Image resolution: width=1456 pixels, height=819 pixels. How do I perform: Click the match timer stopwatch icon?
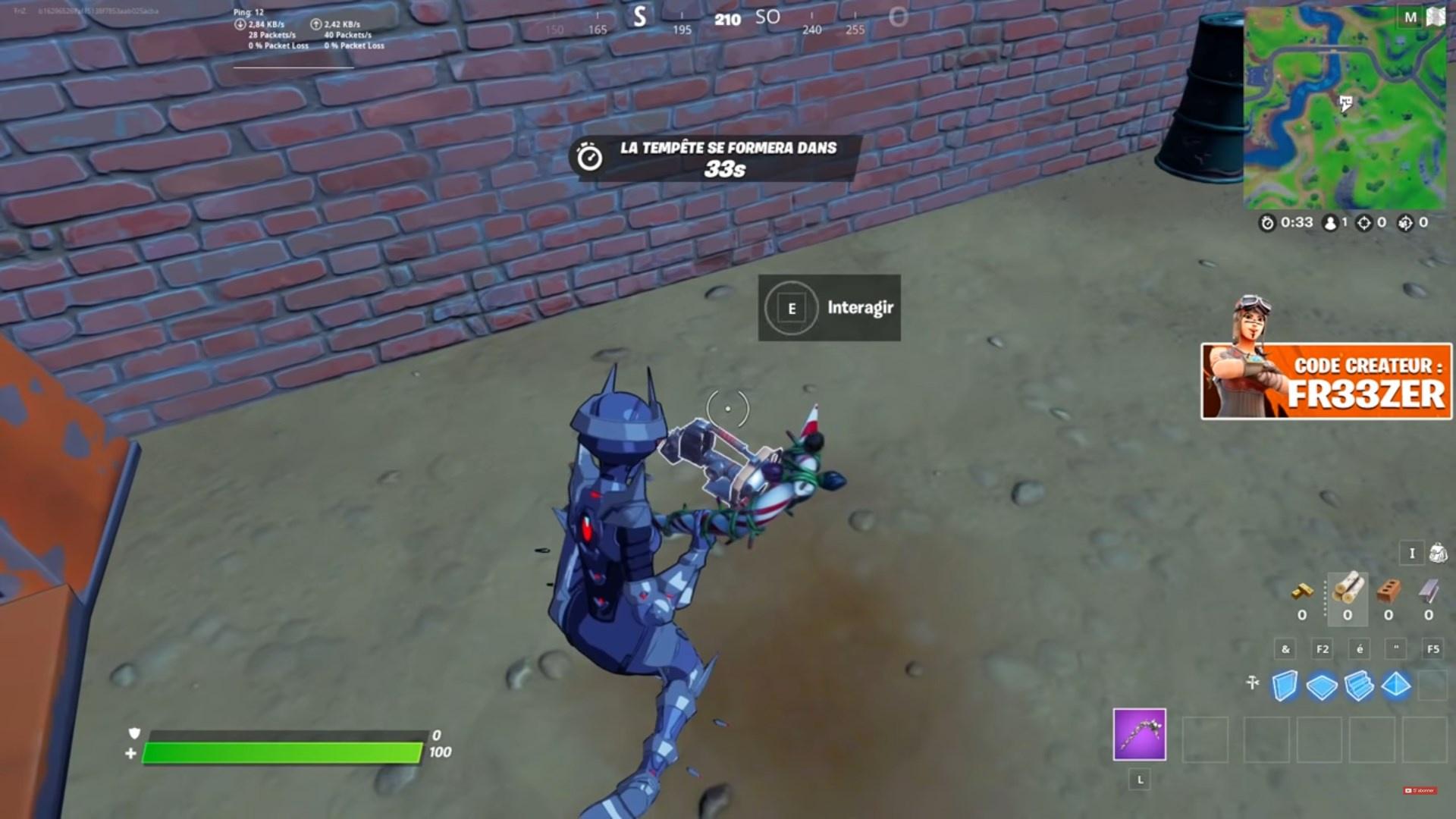click(1269, 223)
